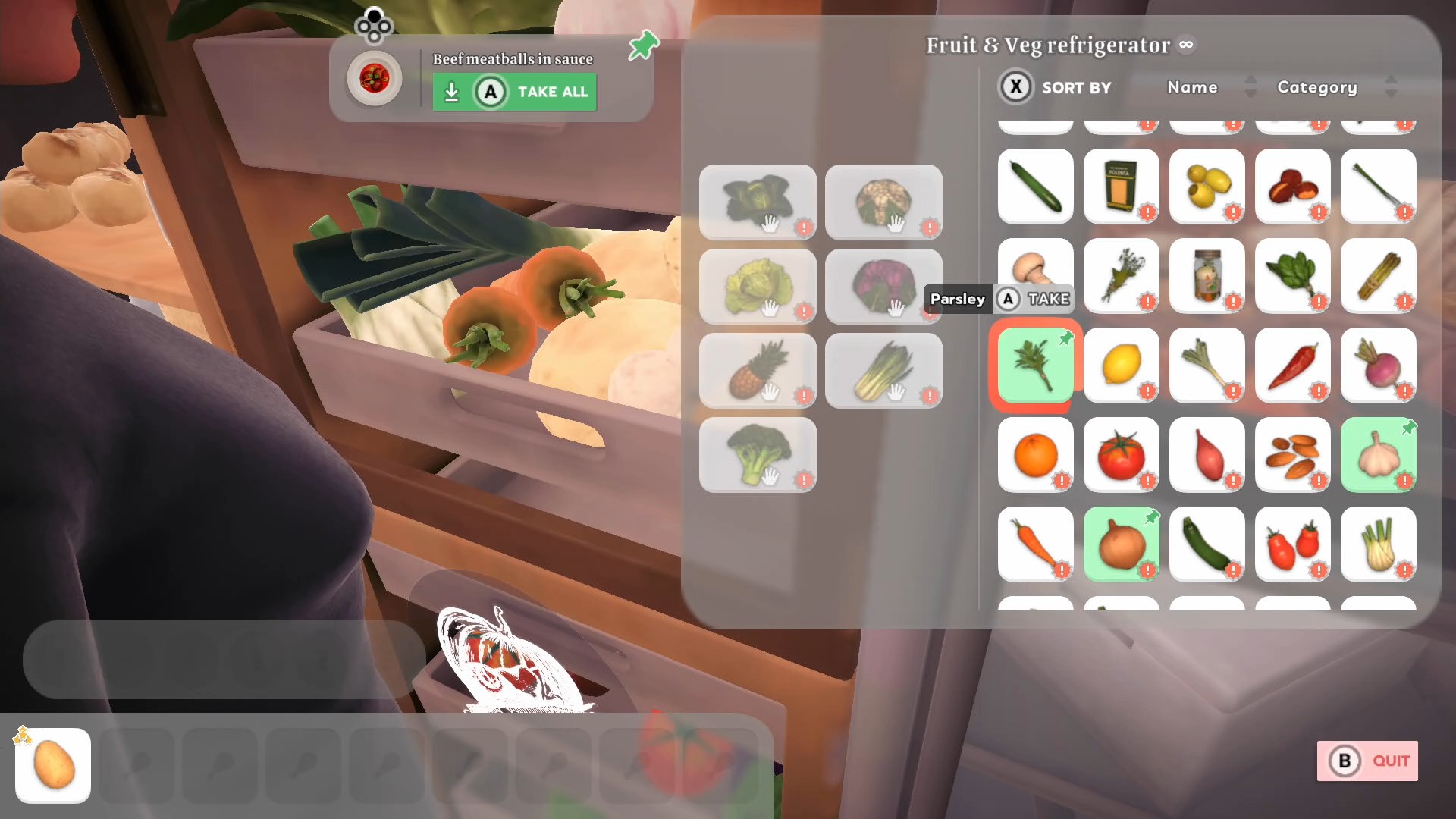Image resolution: width=1456 pixels, height=819 pixels.
Task: Take all Beef meatballs ingredients
Action: [x=514, y=92]
